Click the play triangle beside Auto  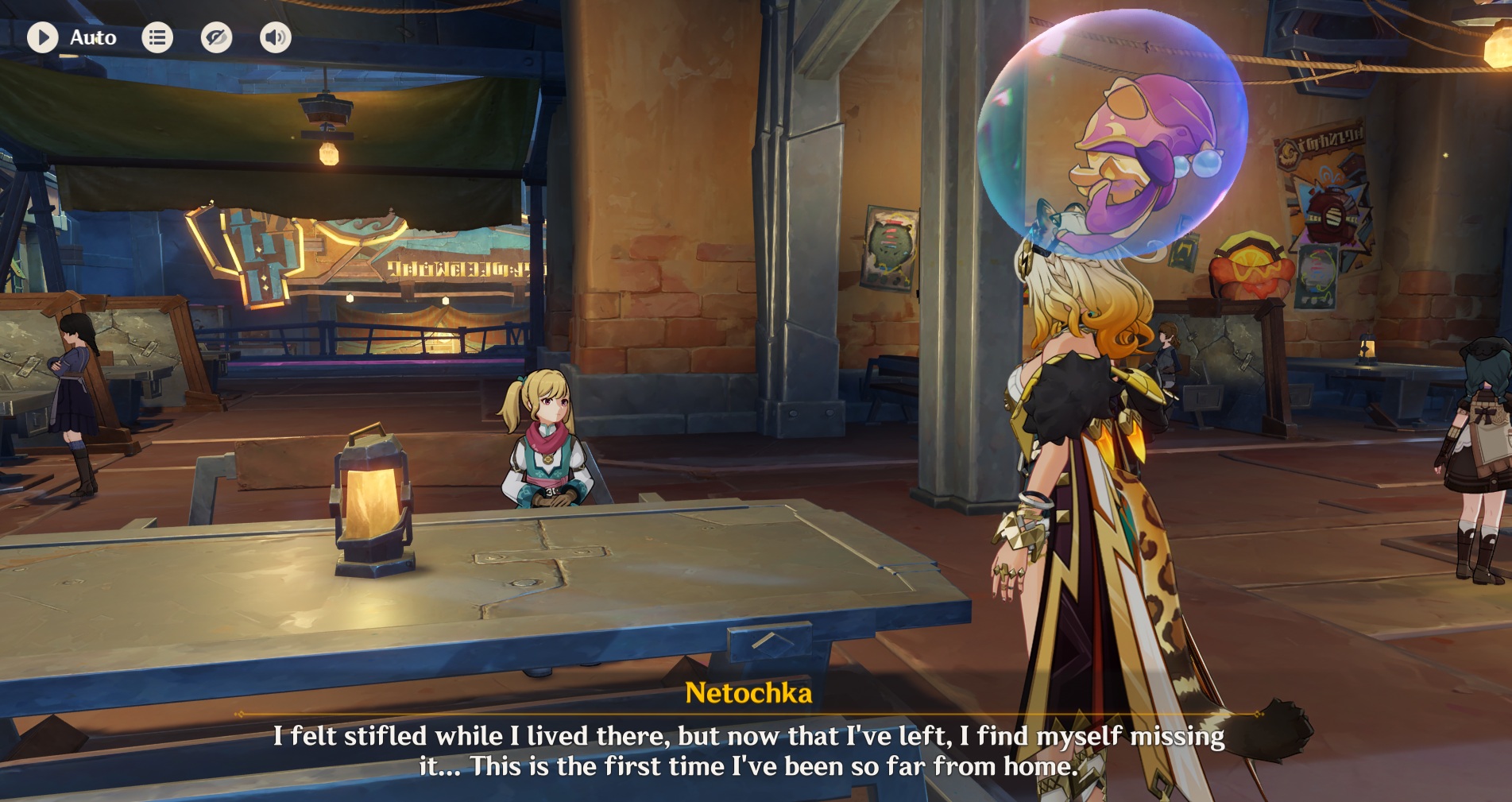[x=43, y=37]
